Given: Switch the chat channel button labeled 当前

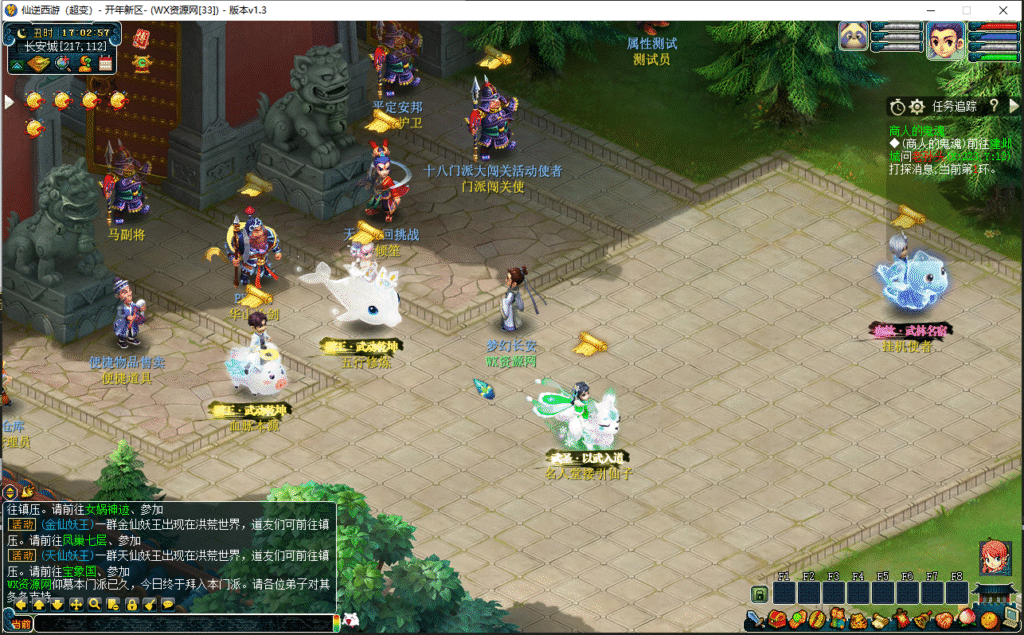Looking at the screenshot, I should [x=20, y=624].
